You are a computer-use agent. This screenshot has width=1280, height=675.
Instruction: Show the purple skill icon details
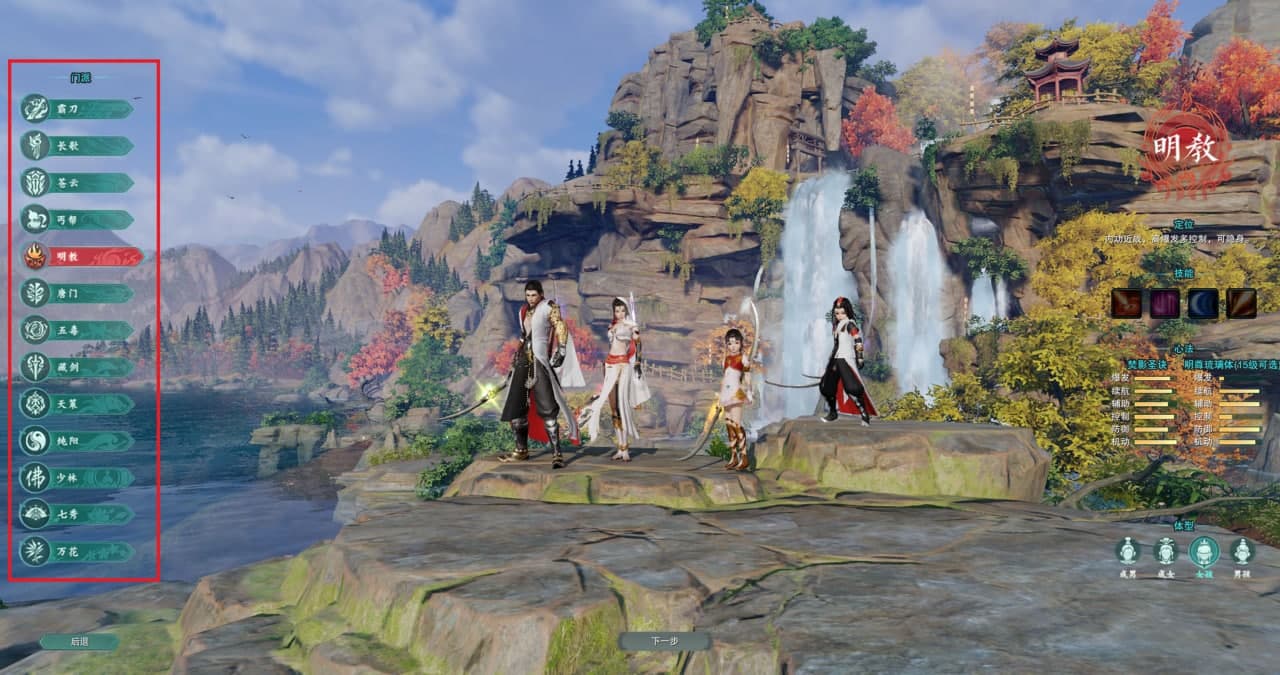tap(1164, 303)
